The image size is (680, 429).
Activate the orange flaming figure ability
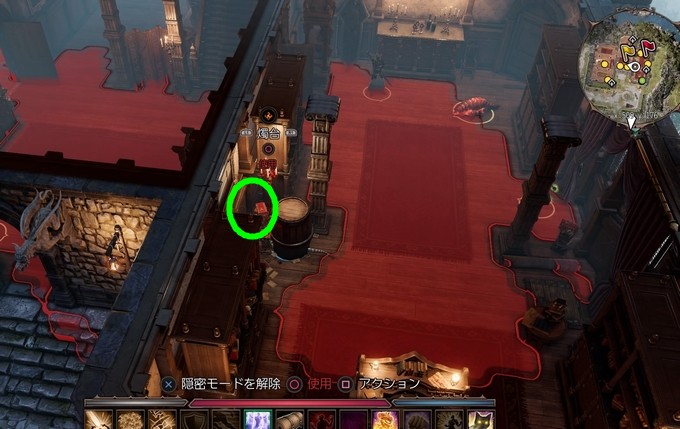[383, 420]
